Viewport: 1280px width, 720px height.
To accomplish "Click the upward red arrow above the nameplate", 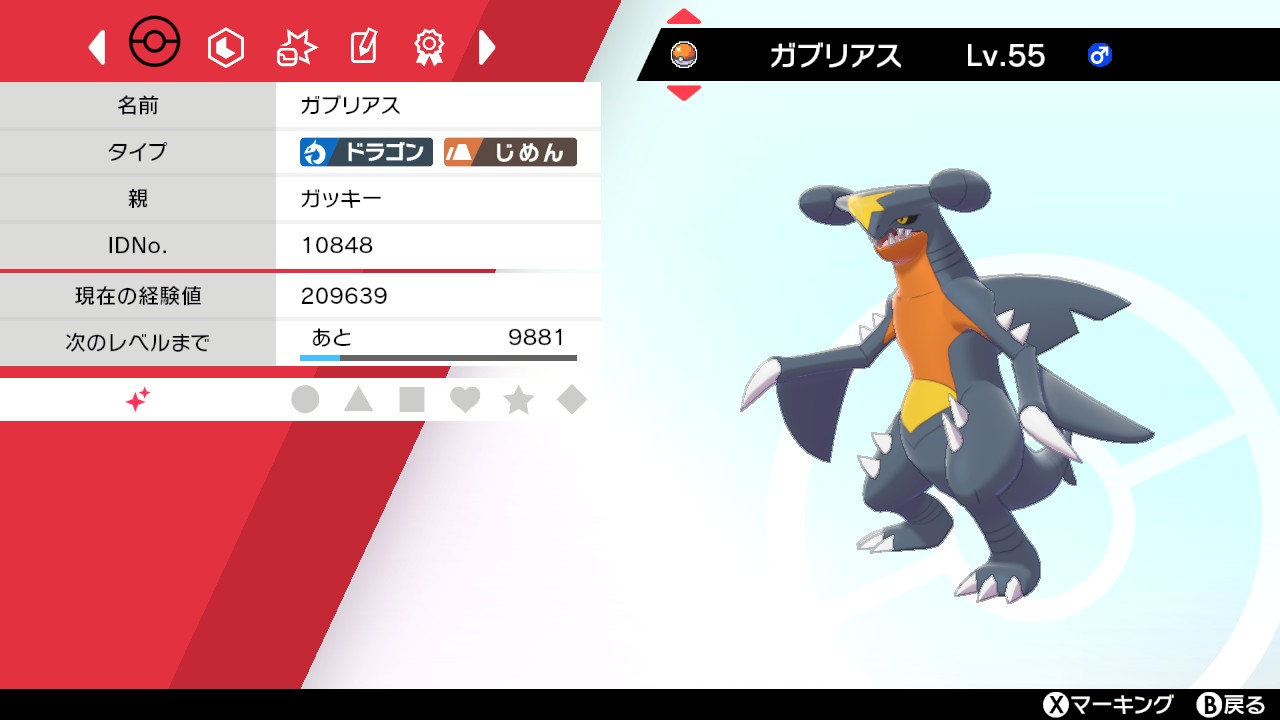I will coord(683,15).
